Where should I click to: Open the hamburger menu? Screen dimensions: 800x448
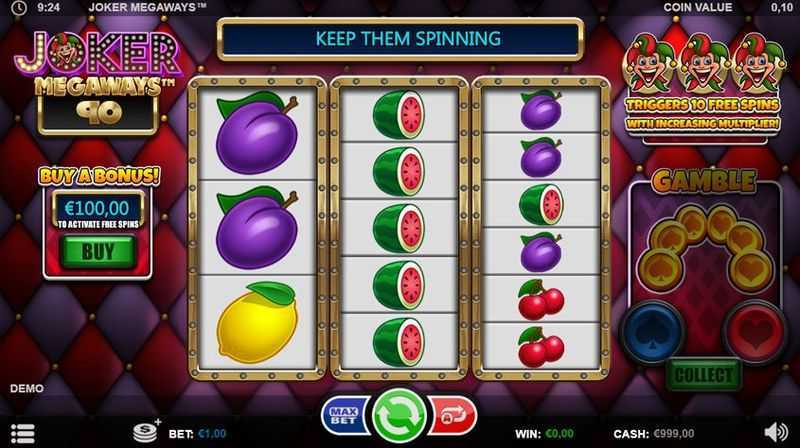click(22, 434)
